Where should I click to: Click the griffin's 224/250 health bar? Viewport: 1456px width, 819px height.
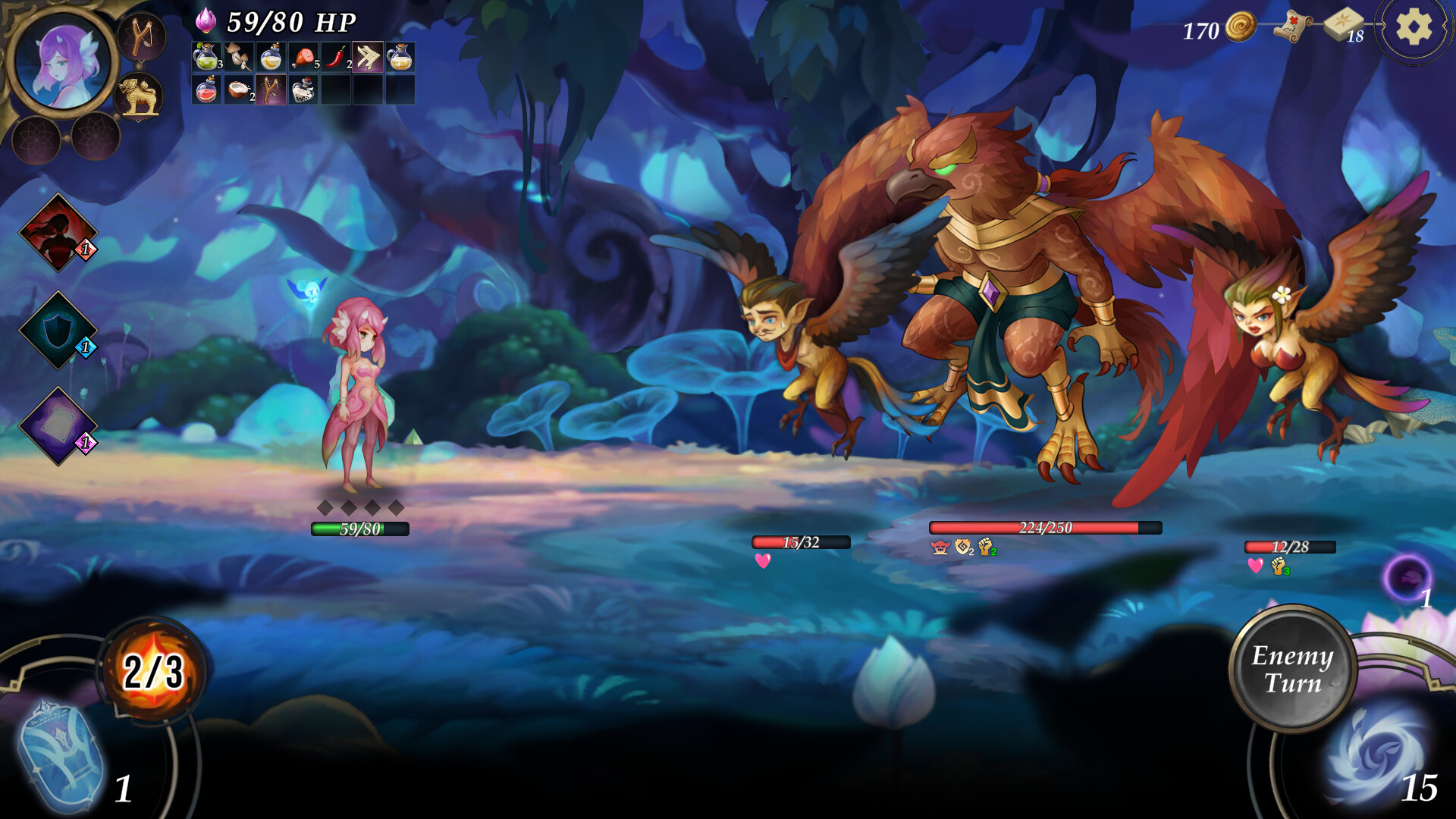1045,527
